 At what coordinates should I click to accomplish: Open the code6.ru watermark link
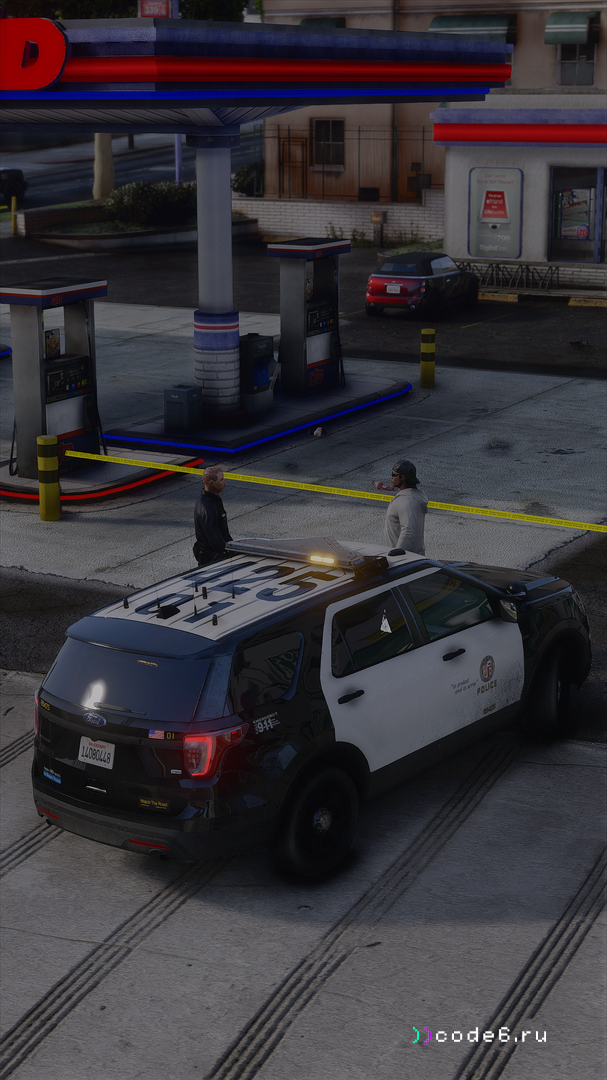click(482, 1035)
